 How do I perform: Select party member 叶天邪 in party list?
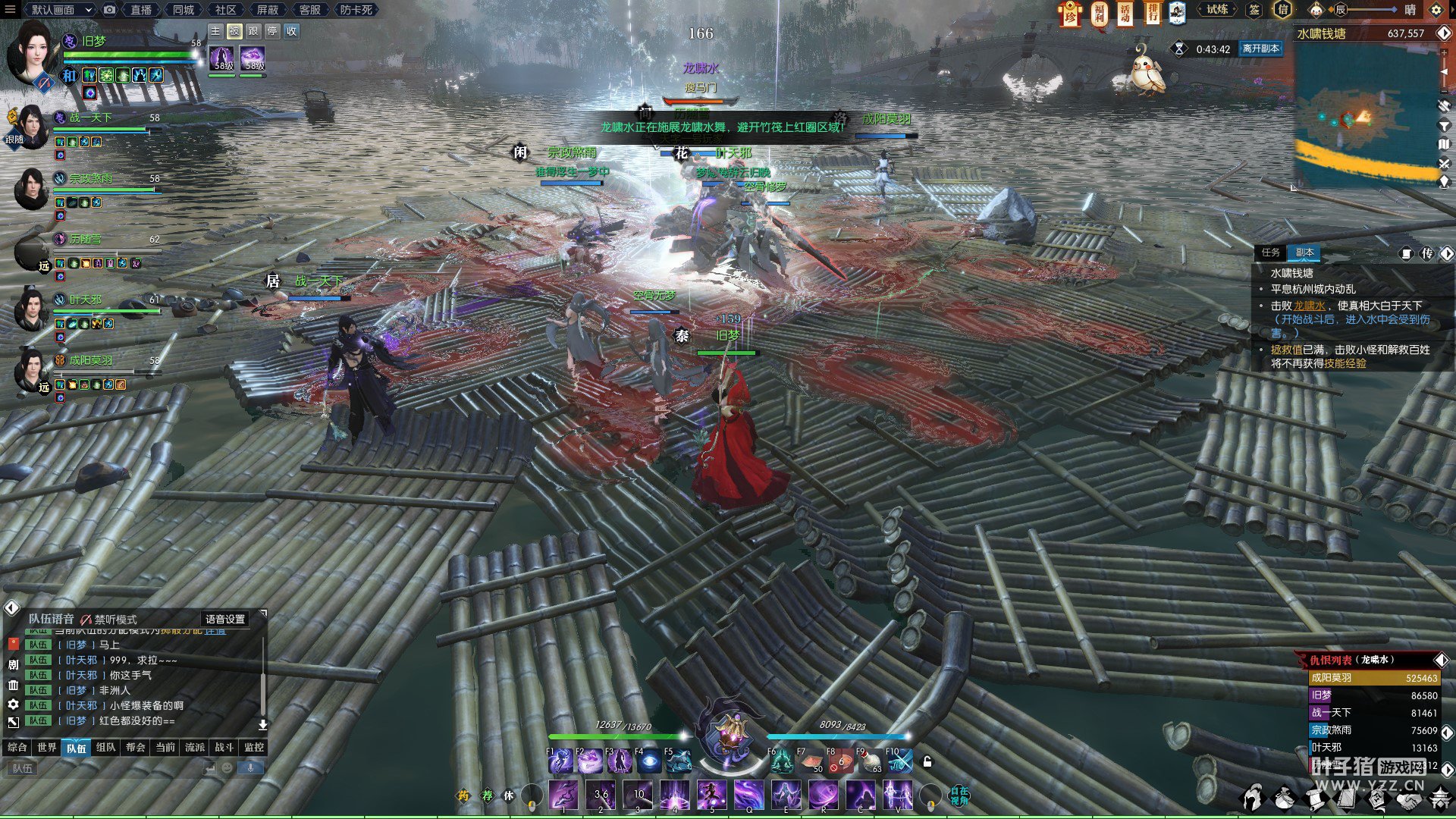85,300
